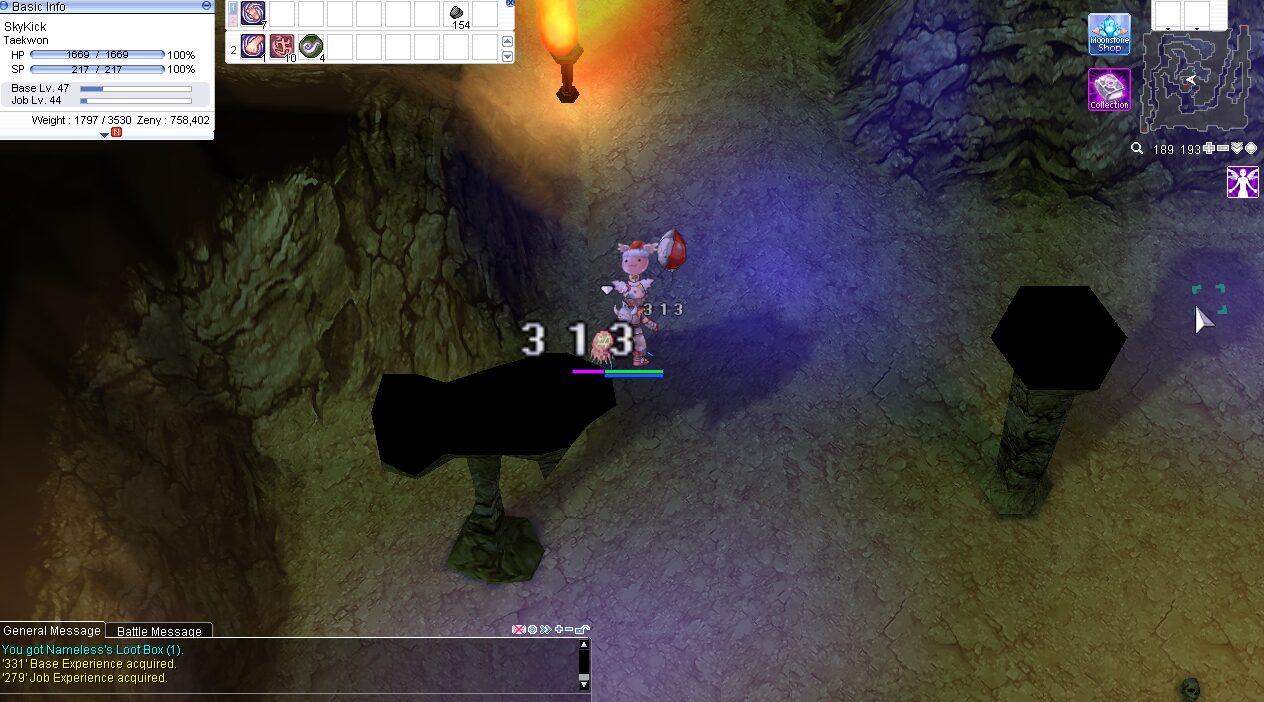The height and width of the screenshot is (702, 1264).
Task: Open the Collection book icon
Action: (x=1109, y=90)
